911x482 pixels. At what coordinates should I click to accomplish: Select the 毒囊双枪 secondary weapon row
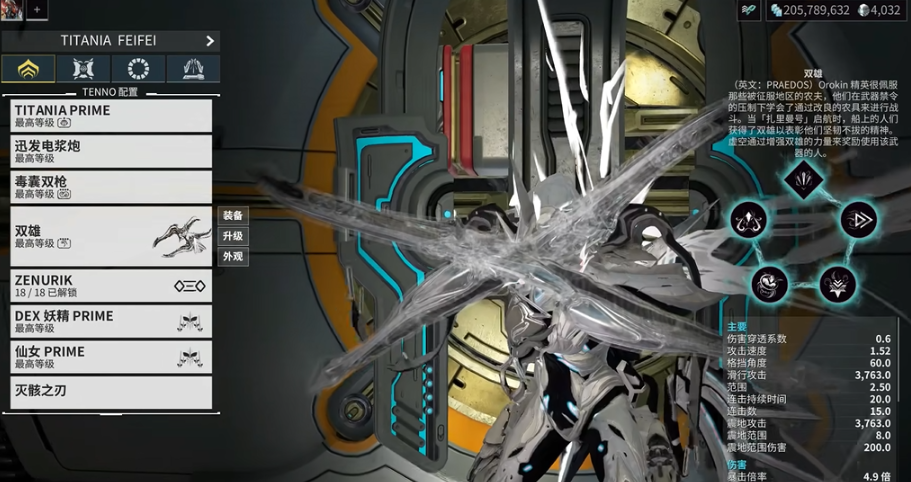coord(111,188)
